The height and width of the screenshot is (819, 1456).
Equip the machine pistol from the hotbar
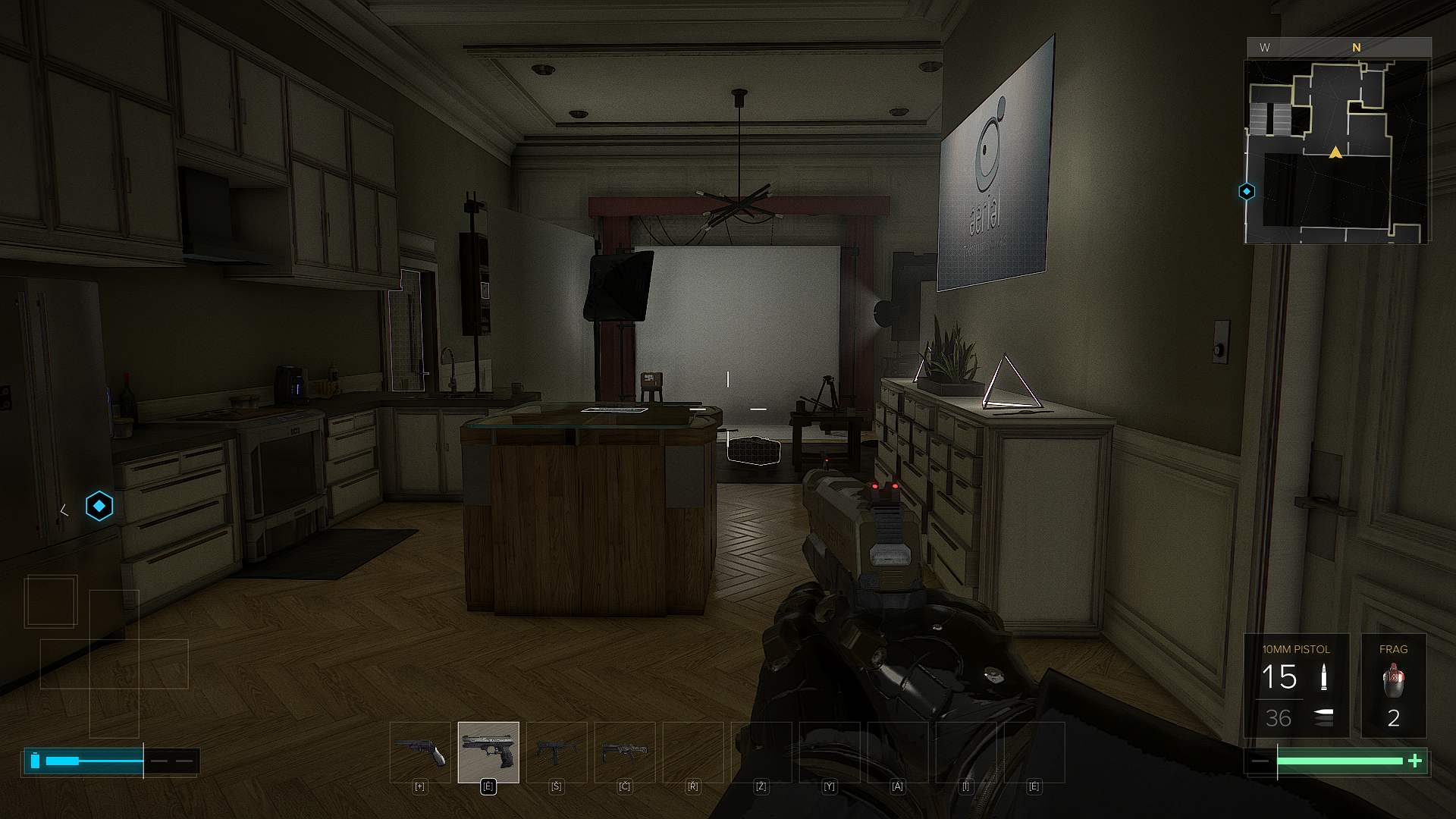(557, 752)
